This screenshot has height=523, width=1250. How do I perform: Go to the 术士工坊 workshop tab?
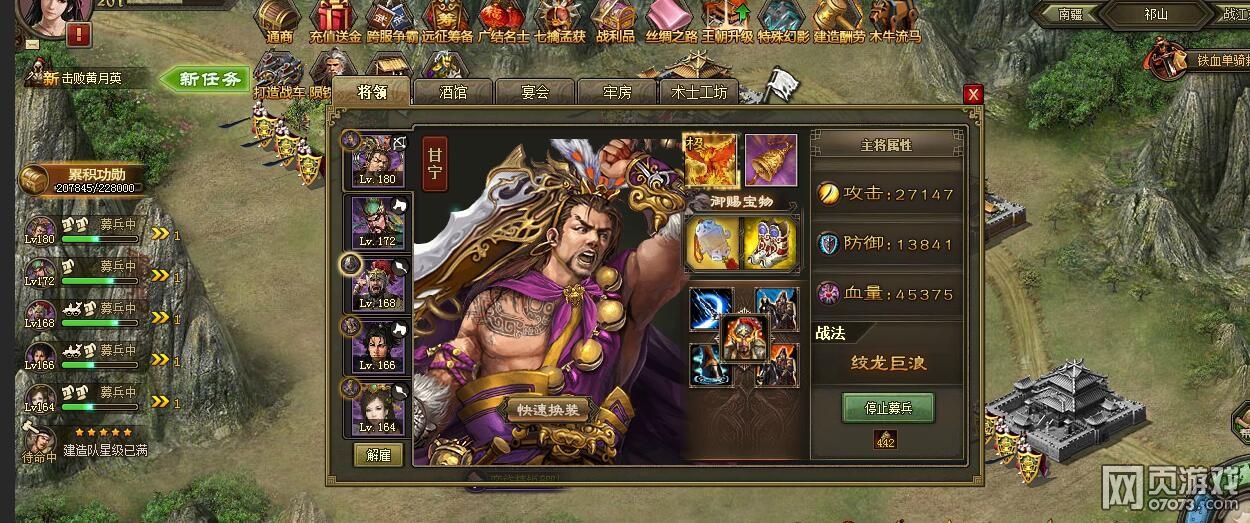[699, 92]
